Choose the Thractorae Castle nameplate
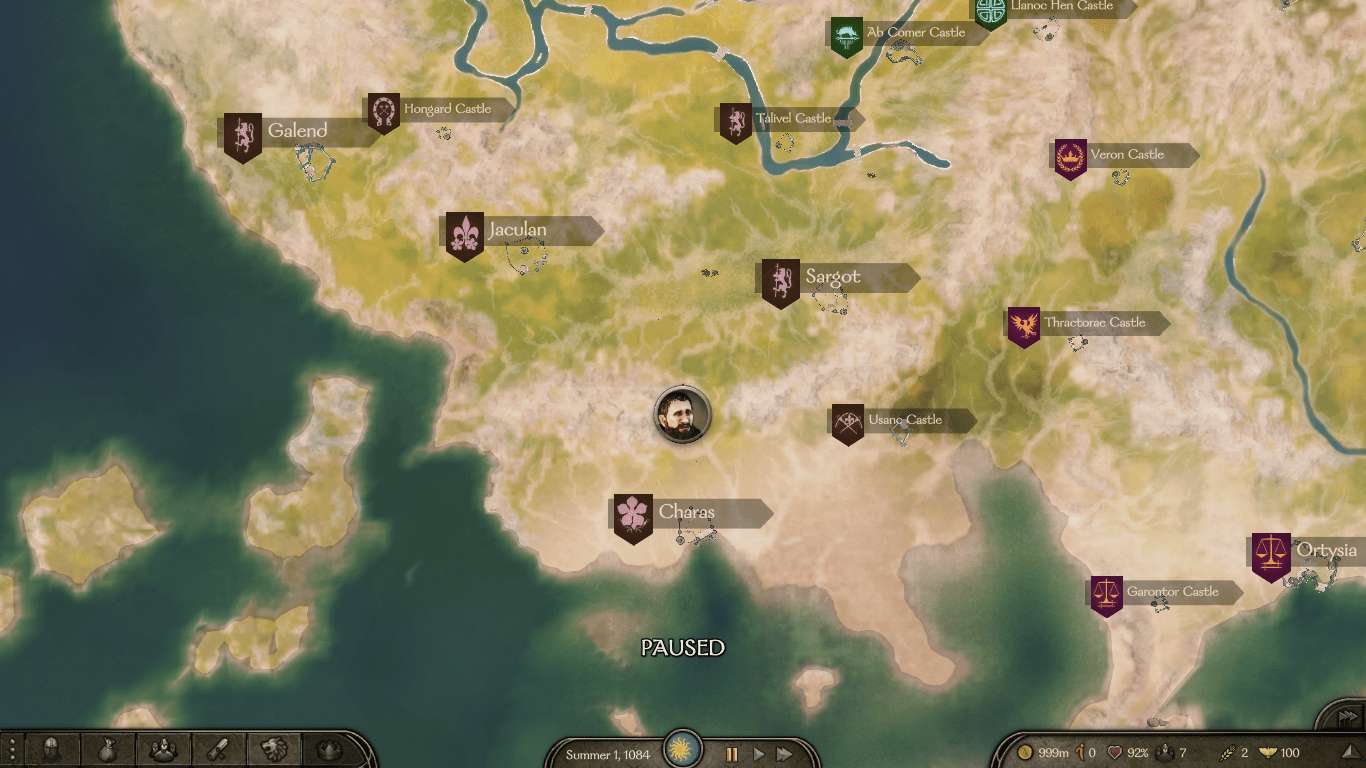The image size is (1366, 768). [1094, 323]
